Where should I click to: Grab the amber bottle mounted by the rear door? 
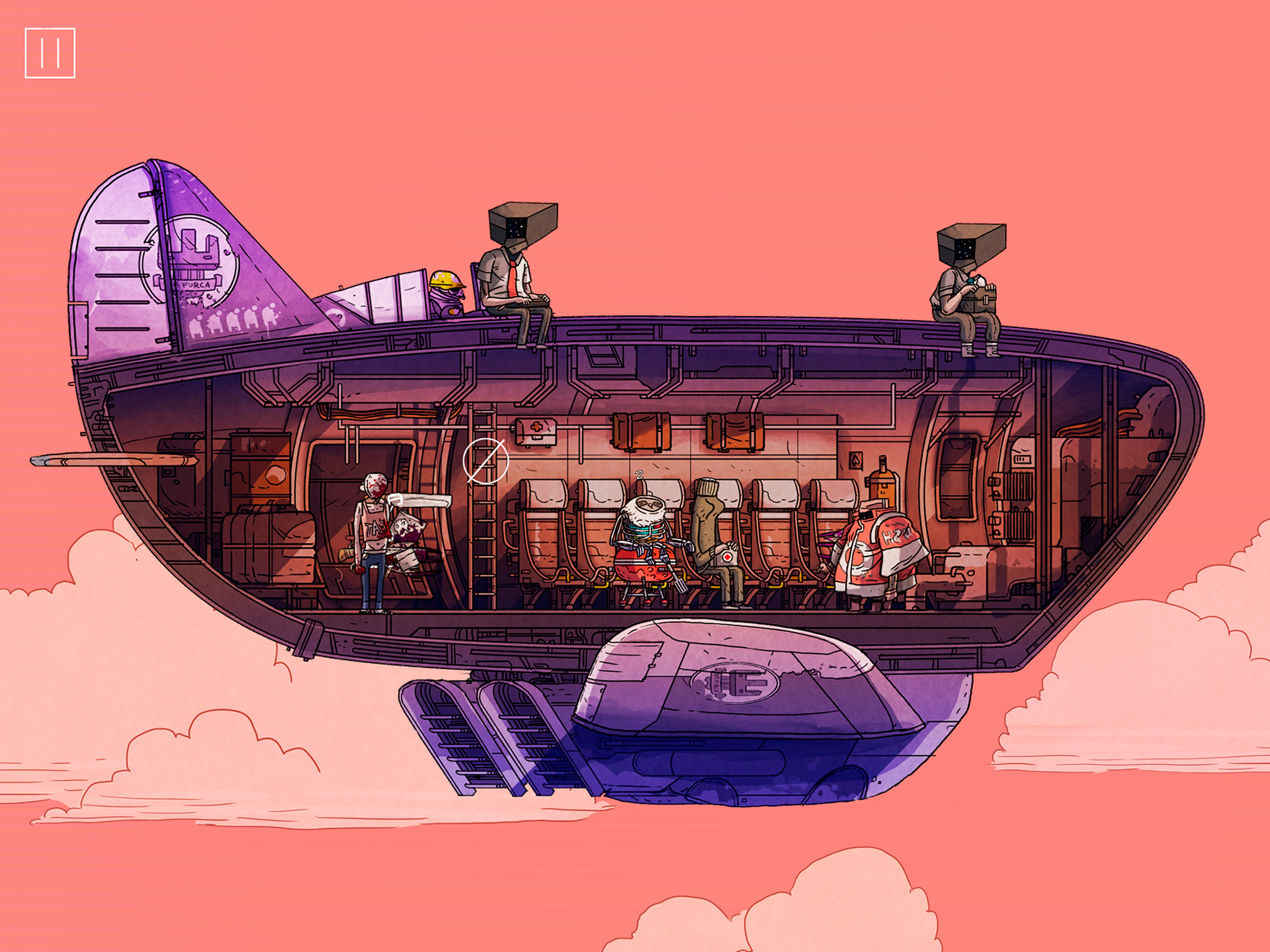tap(883, 480)
